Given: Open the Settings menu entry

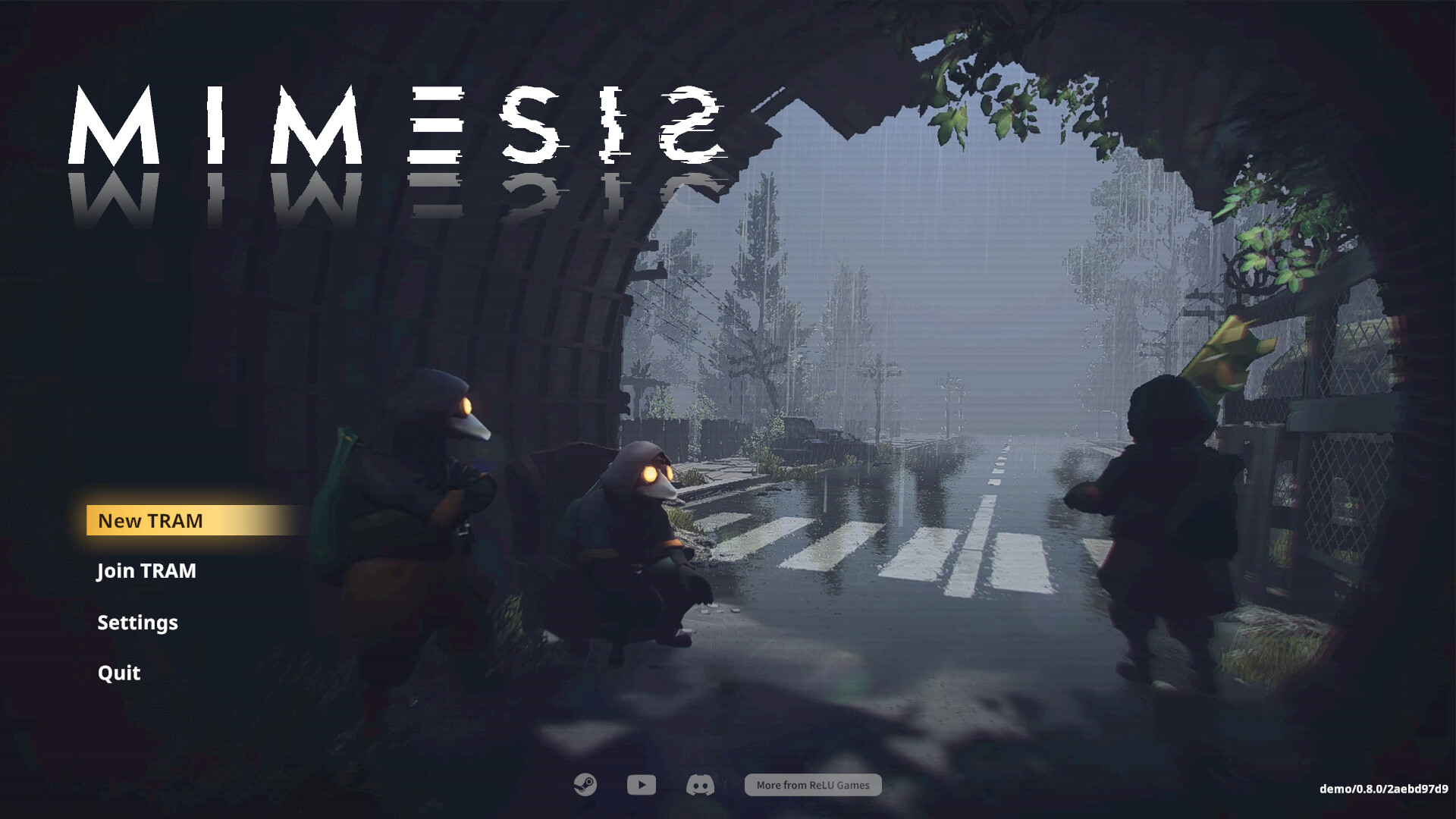Looking at the screenshot, I should pos(137,623).
